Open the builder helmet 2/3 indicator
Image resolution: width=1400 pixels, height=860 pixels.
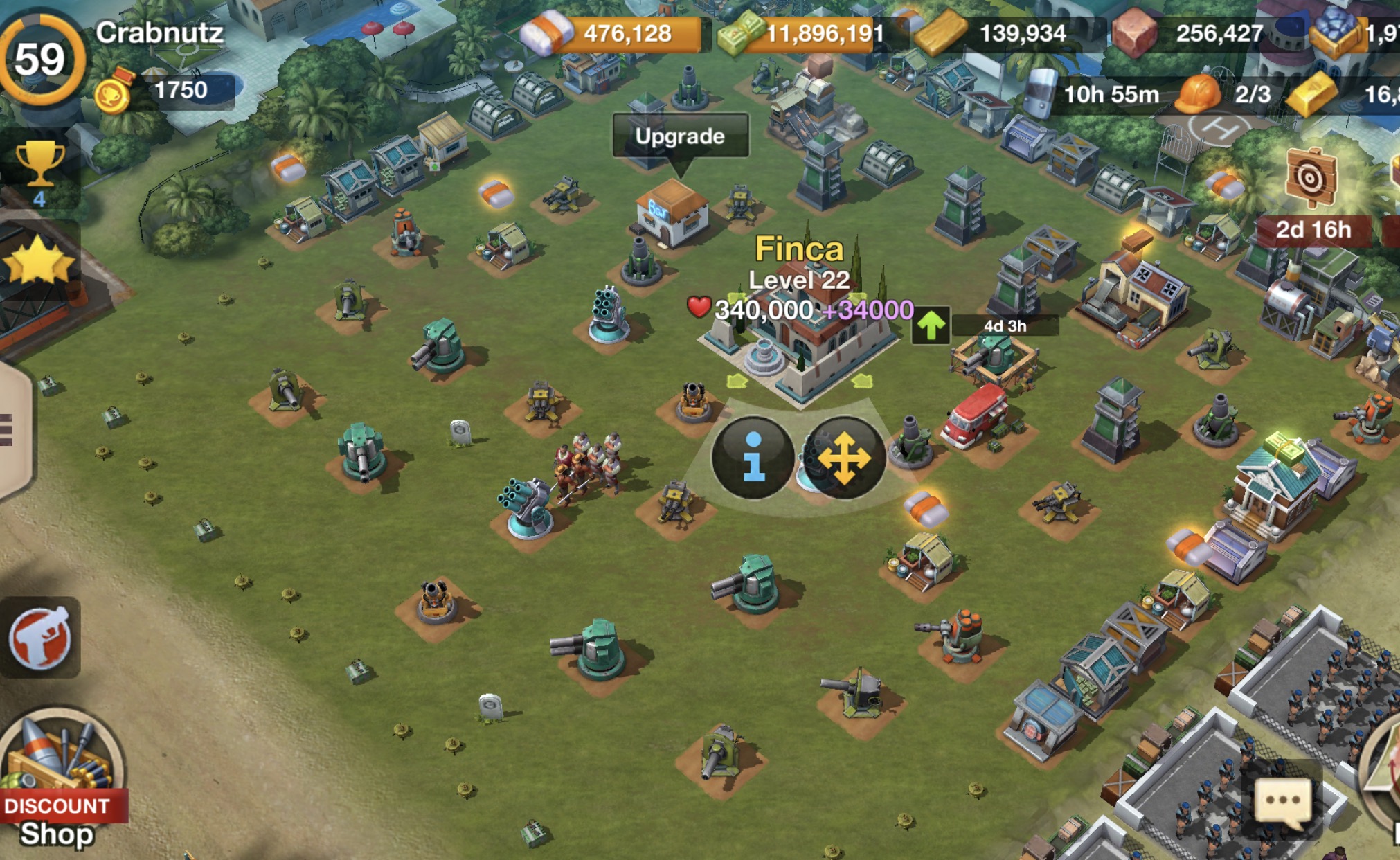coord(1199,93)
